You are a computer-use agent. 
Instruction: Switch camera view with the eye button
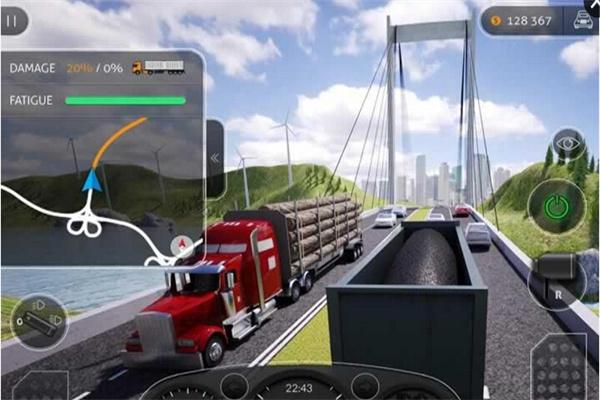tap(568, 143)
